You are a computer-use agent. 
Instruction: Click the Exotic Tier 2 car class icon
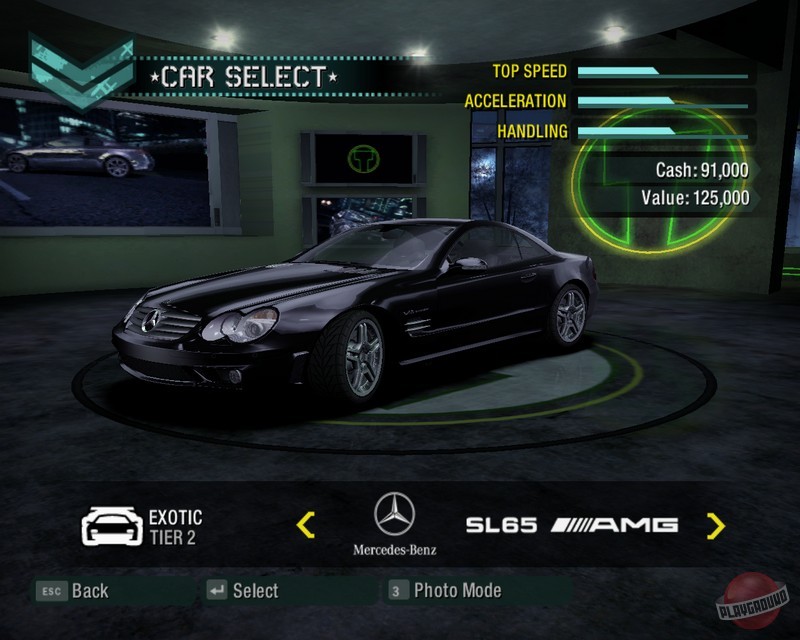(x=111, y=526)
